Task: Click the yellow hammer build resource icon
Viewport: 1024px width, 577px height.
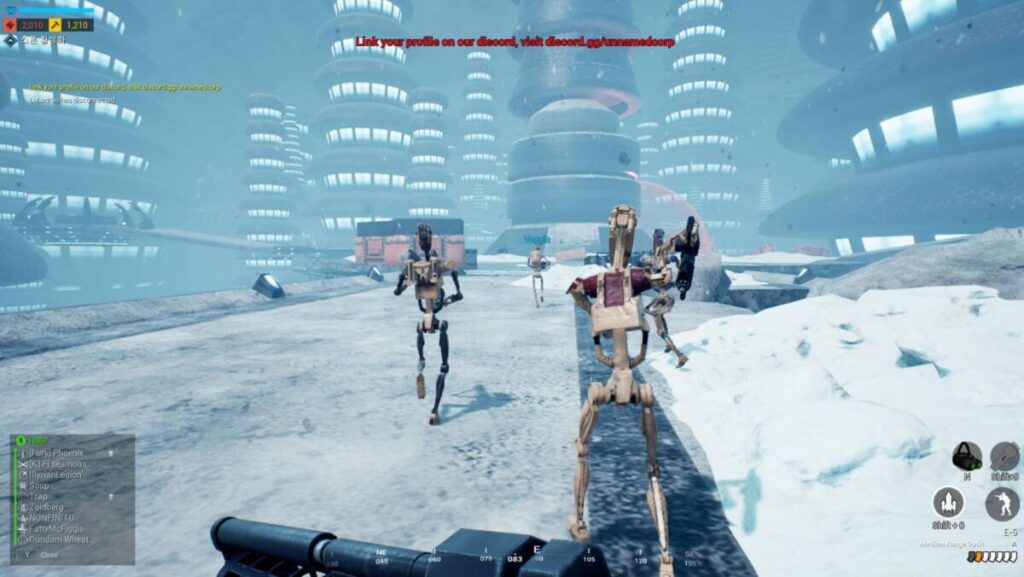Action: (55, 24)
